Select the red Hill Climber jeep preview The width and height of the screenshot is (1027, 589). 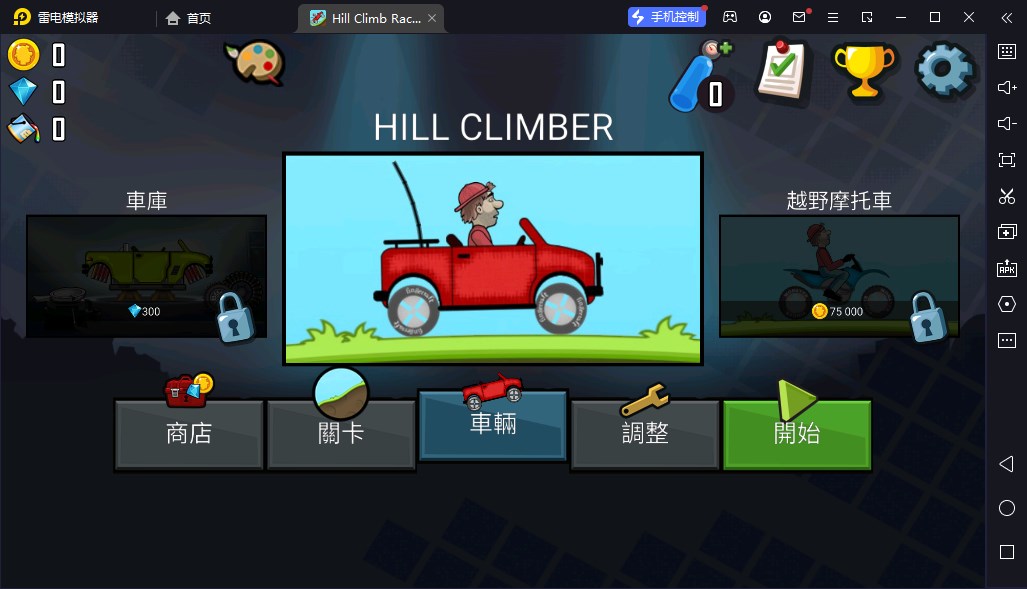[493, 259]
